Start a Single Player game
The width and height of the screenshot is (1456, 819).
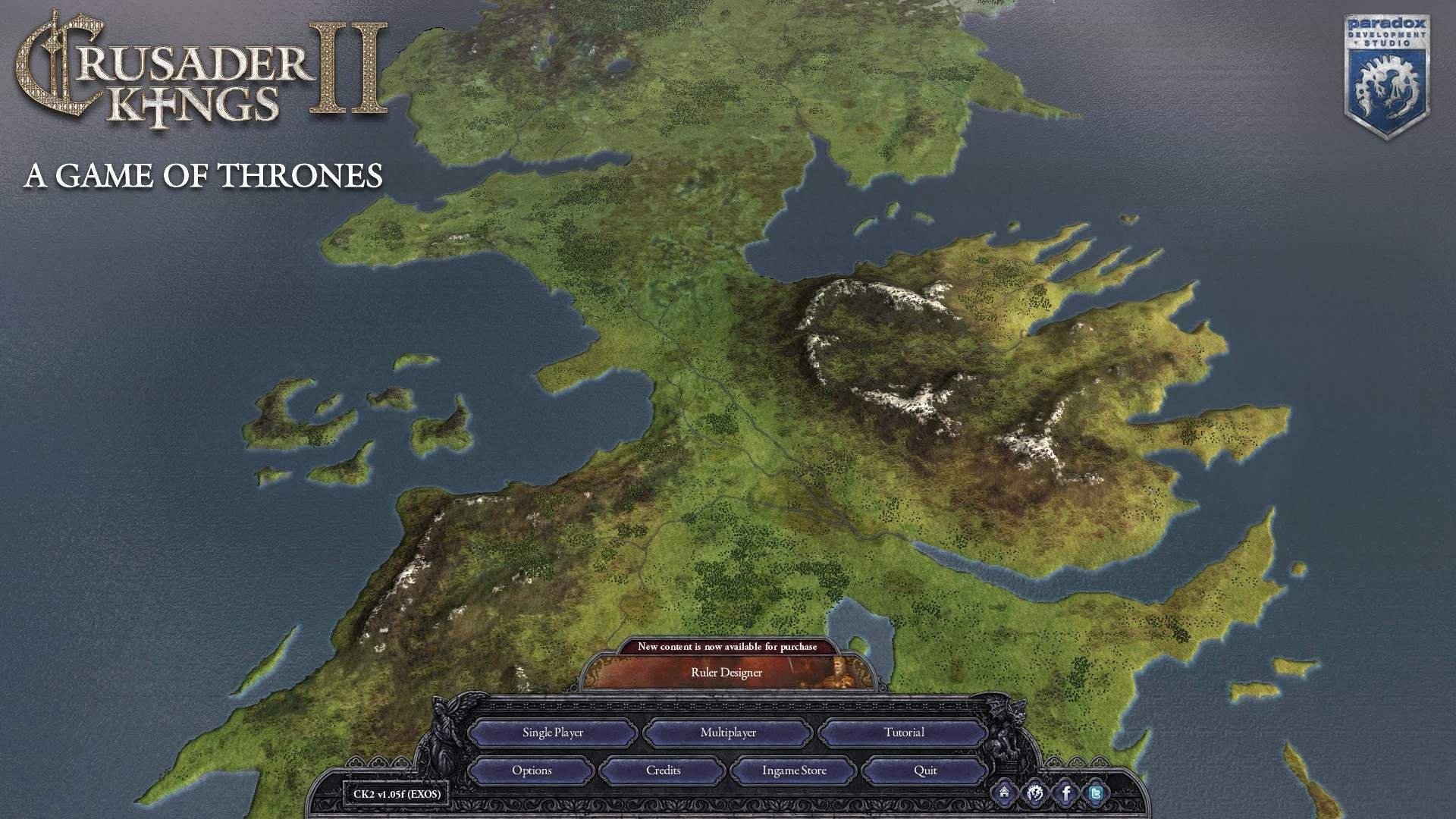coord(552,733)
